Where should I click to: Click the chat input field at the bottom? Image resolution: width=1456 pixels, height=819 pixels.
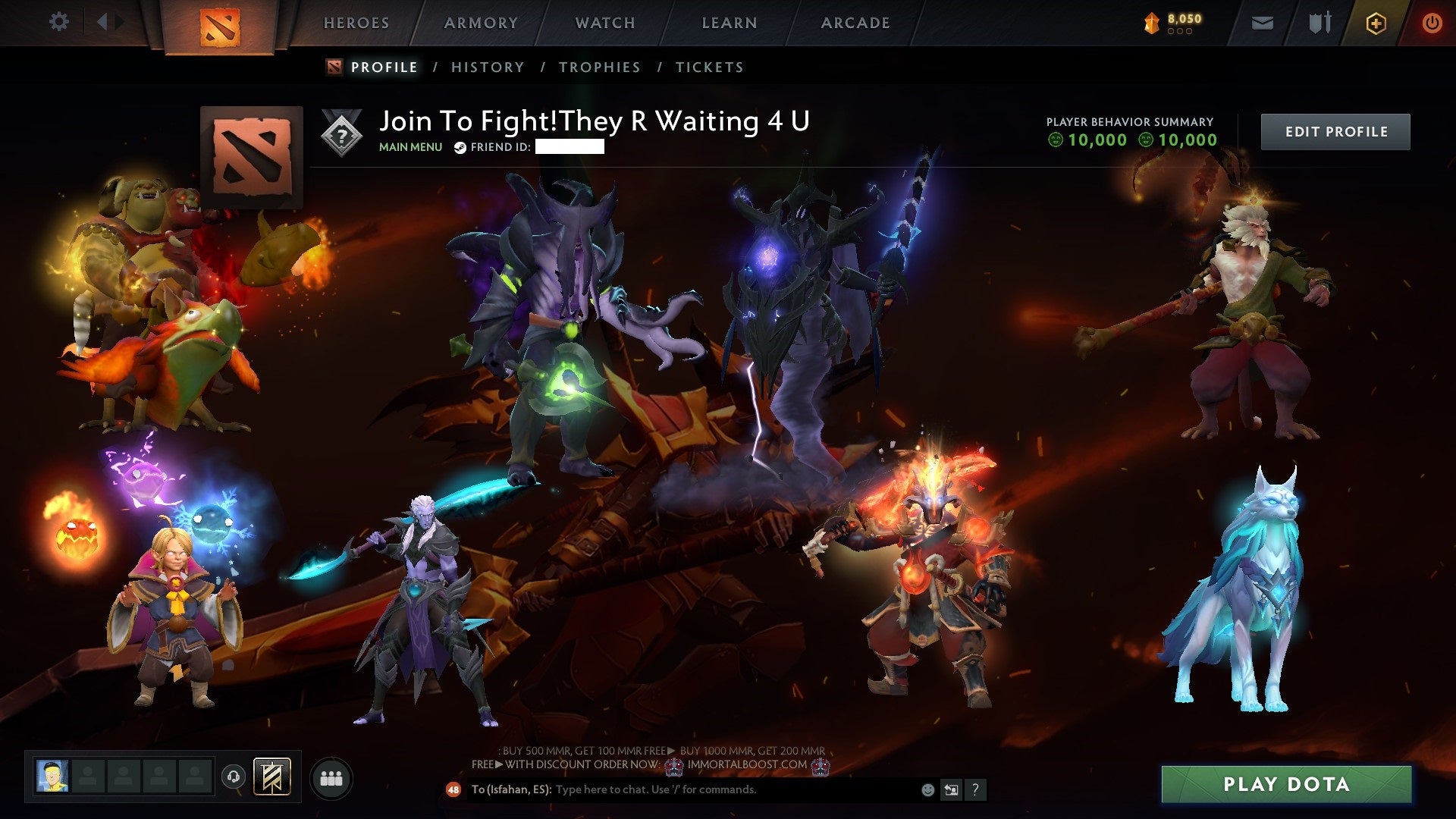coord(682,789)
